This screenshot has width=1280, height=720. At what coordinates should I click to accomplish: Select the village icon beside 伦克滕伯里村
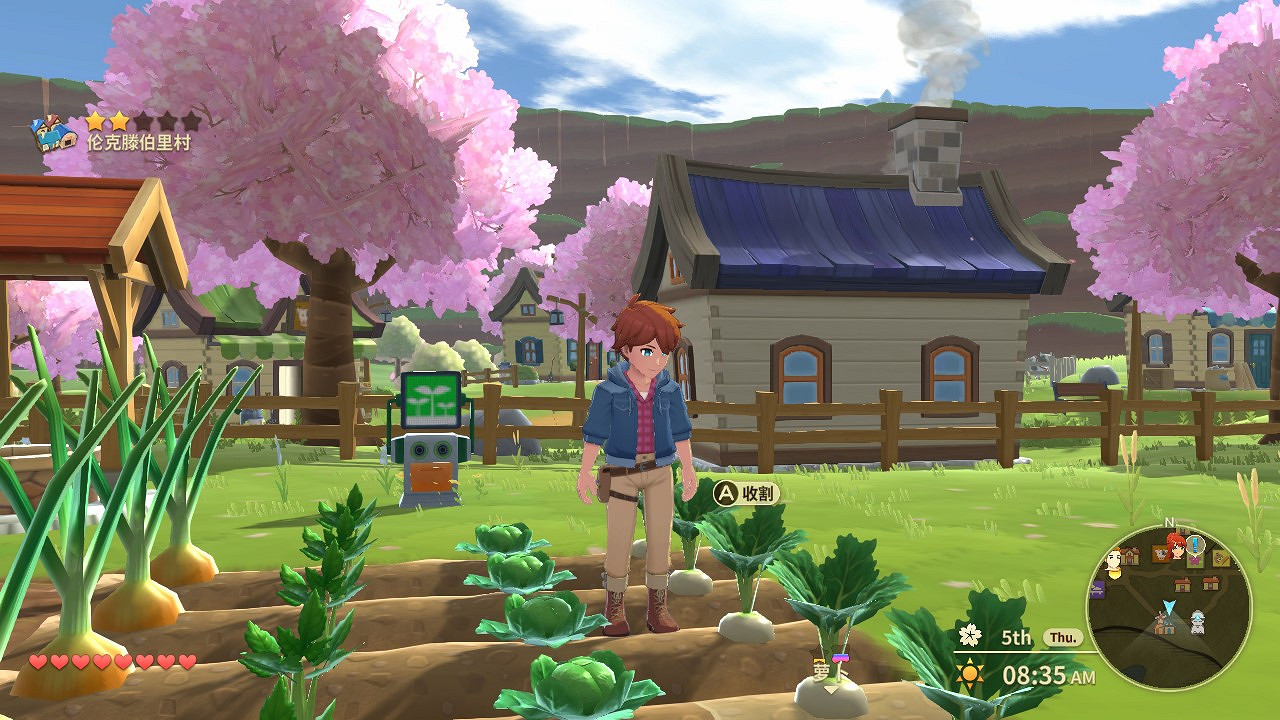pyautogui.click(x=53, y=132)
